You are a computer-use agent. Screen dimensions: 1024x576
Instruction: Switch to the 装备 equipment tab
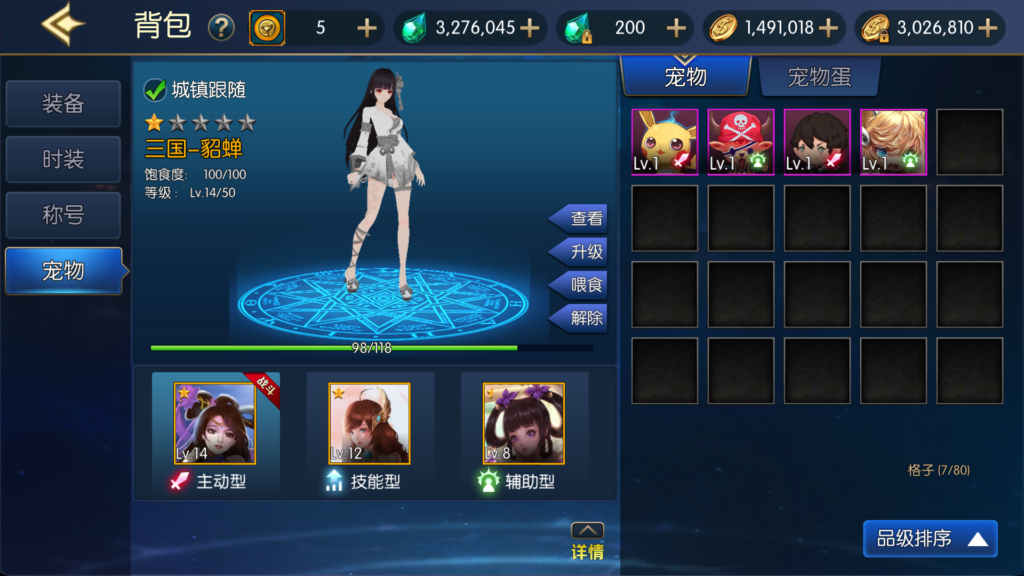coord(63,104)
